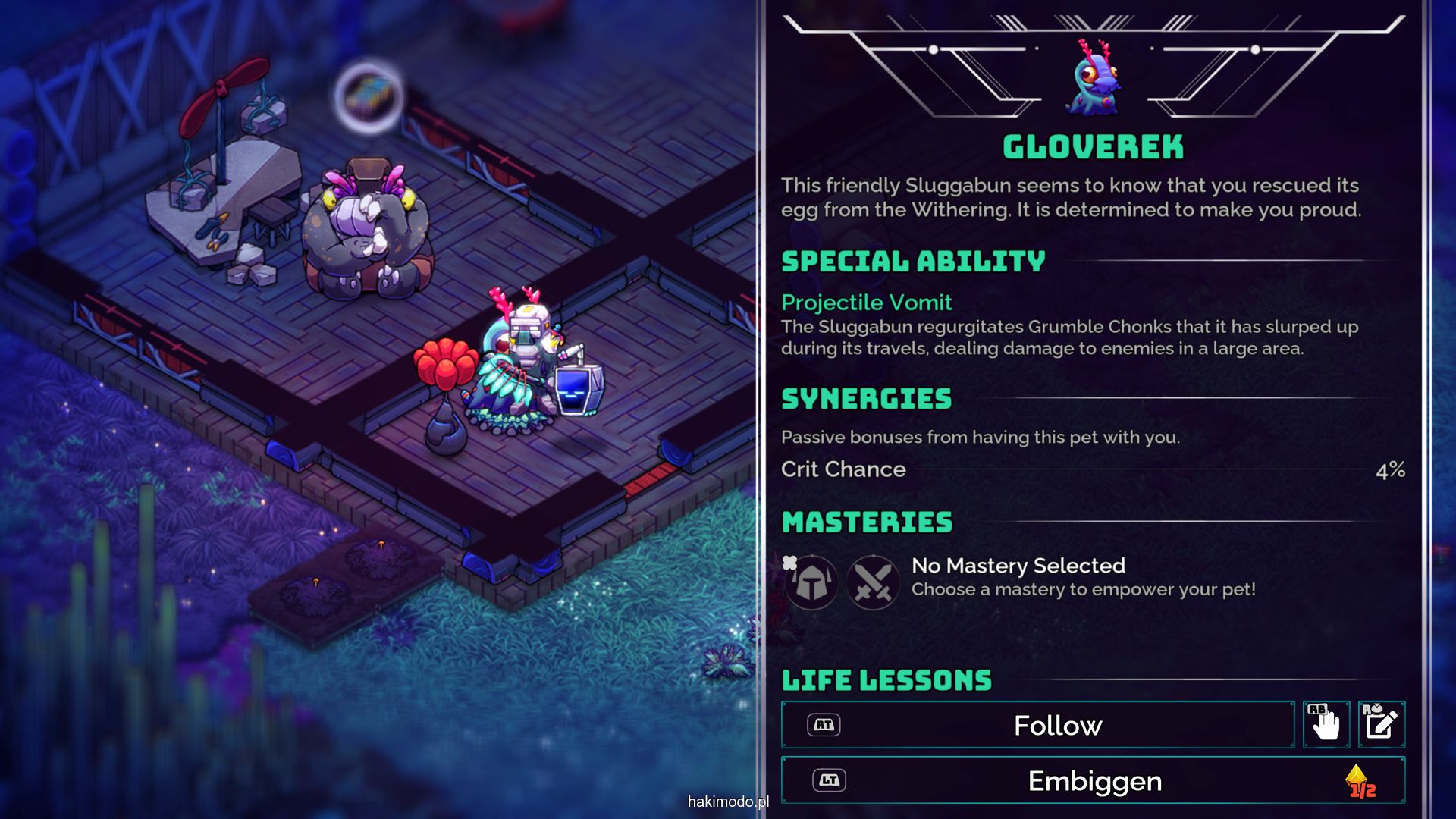Choose the crossed swords mastery icon

(x=873, y=582)
